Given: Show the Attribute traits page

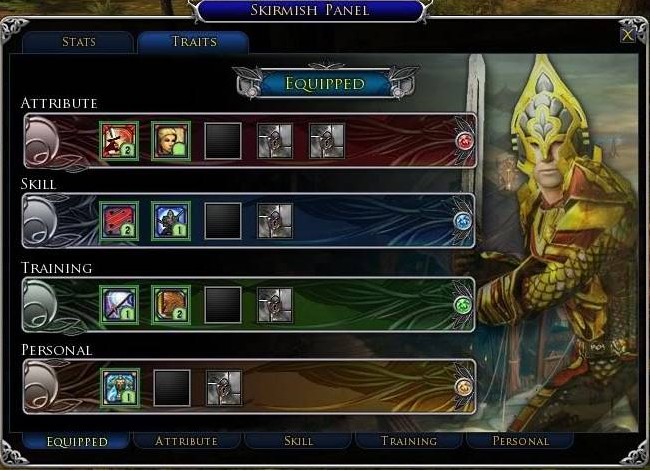Looking at the screenshot, I should pos(187,440).
